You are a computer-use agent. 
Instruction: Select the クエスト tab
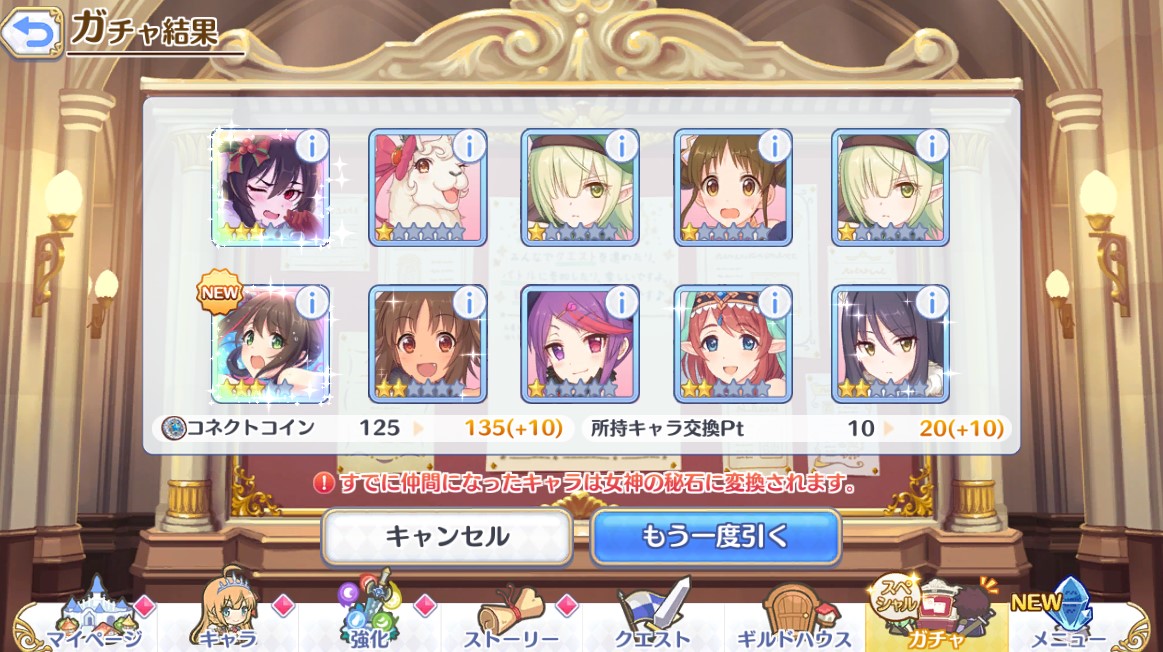pyautogui.click(x=653, y=617)
